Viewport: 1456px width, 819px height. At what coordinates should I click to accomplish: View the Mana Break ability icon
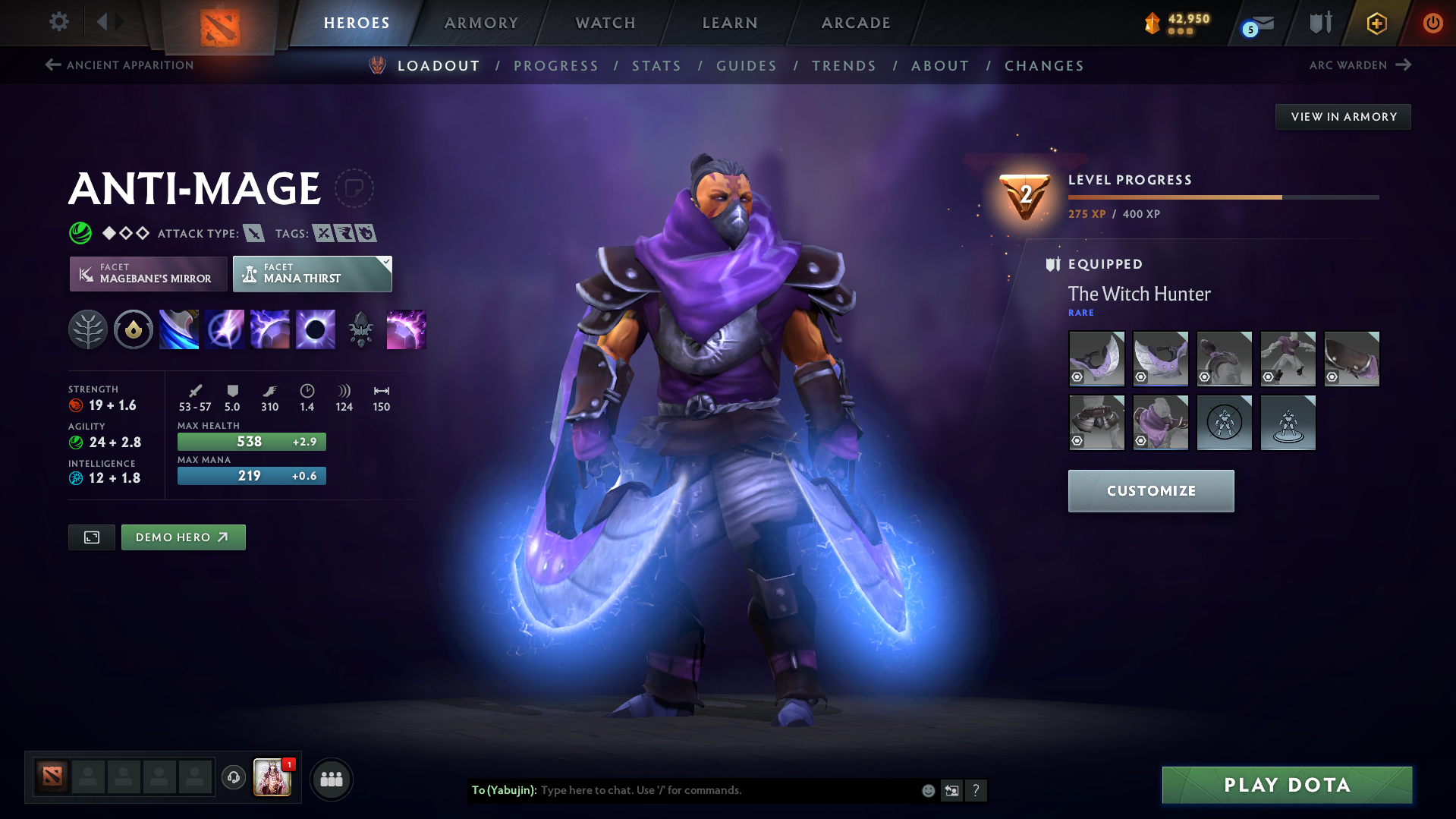click(x=179, y=329)
